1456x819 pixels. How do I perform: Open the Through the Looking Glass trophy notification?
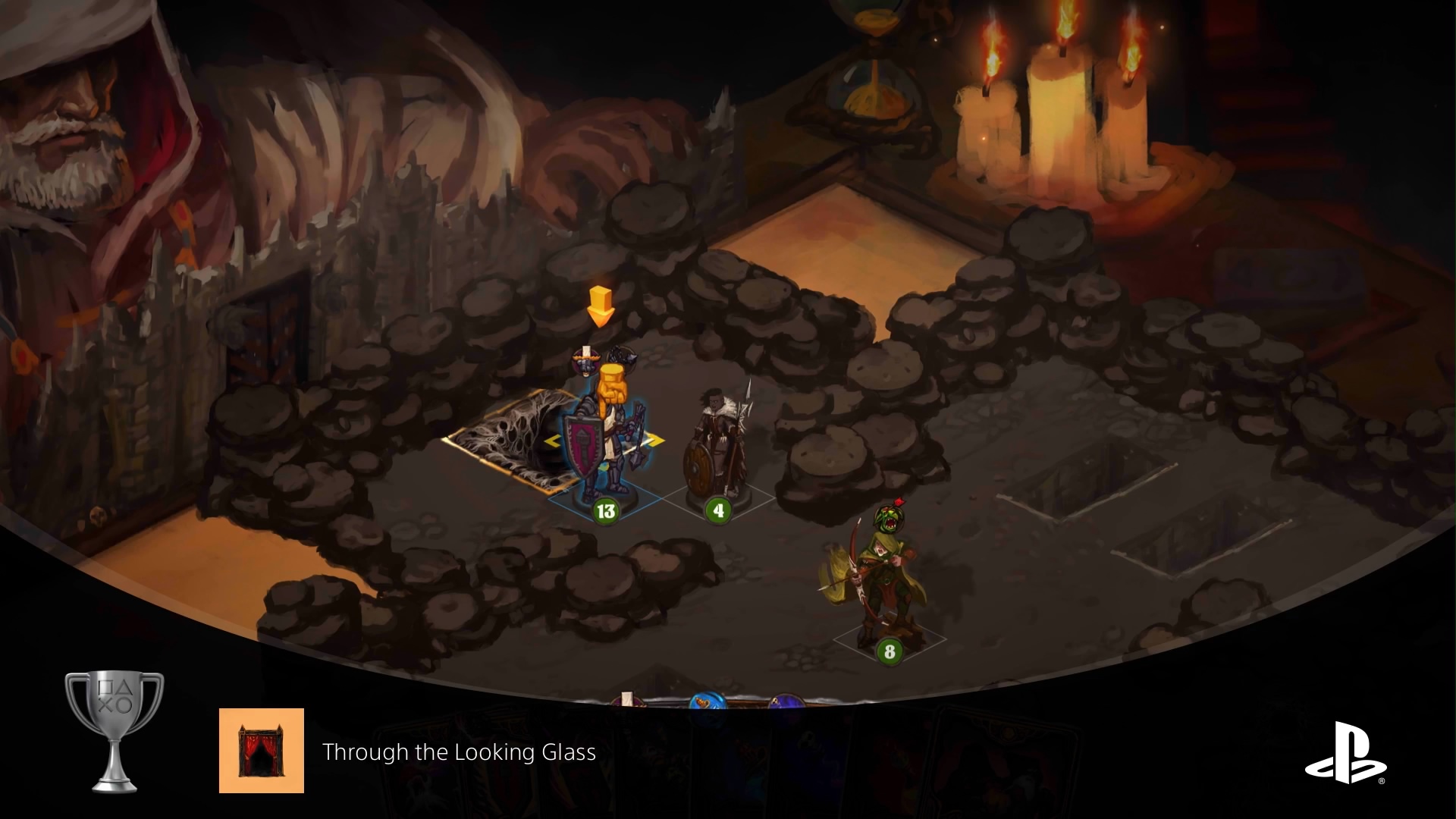point(459,752)
